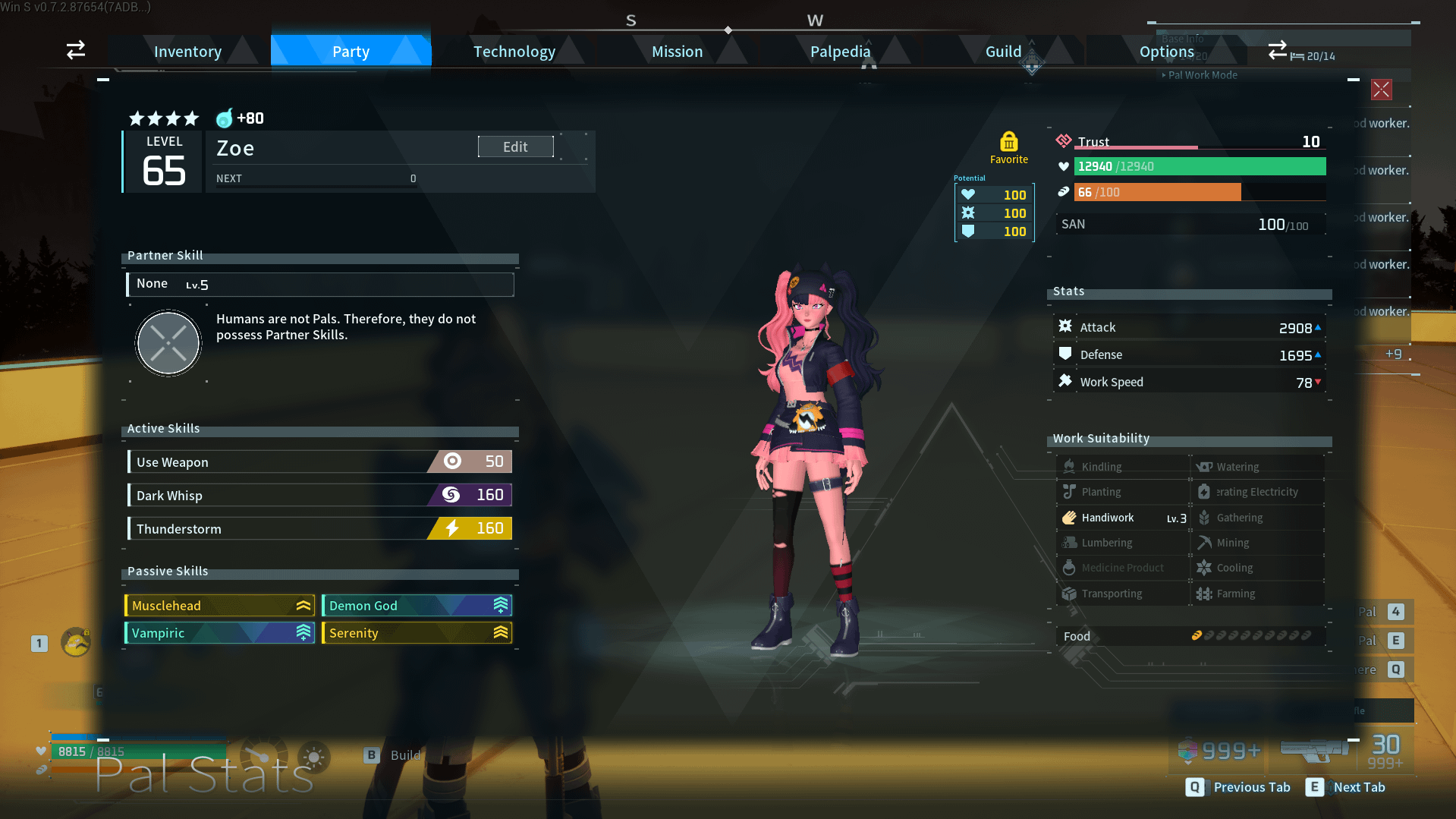Go to the Mission tab
1456x819 pixels.
point(677,52)
